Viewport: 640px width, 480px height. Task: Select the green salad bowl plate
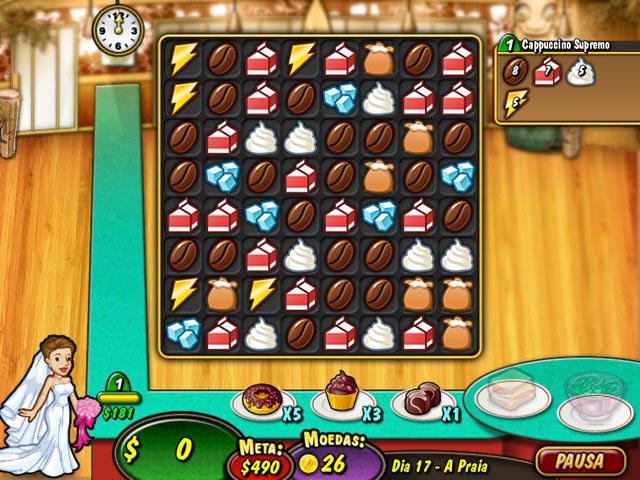click(593, 388)
